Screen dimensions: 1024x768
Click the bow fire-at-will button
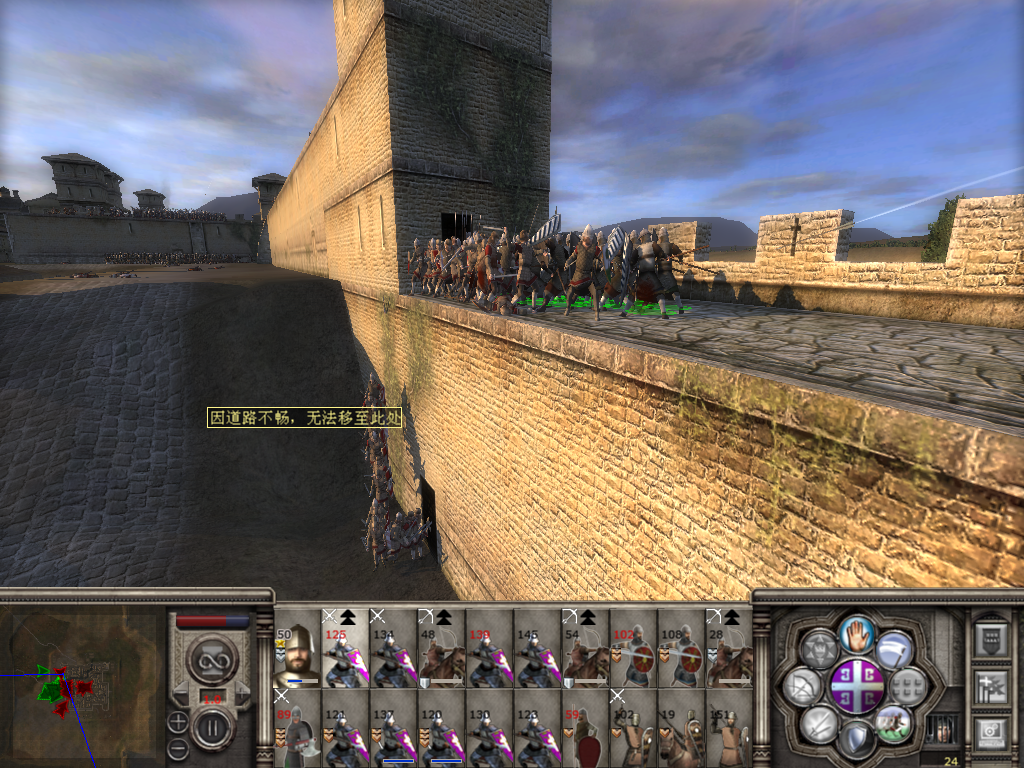(x=803, y=686)
